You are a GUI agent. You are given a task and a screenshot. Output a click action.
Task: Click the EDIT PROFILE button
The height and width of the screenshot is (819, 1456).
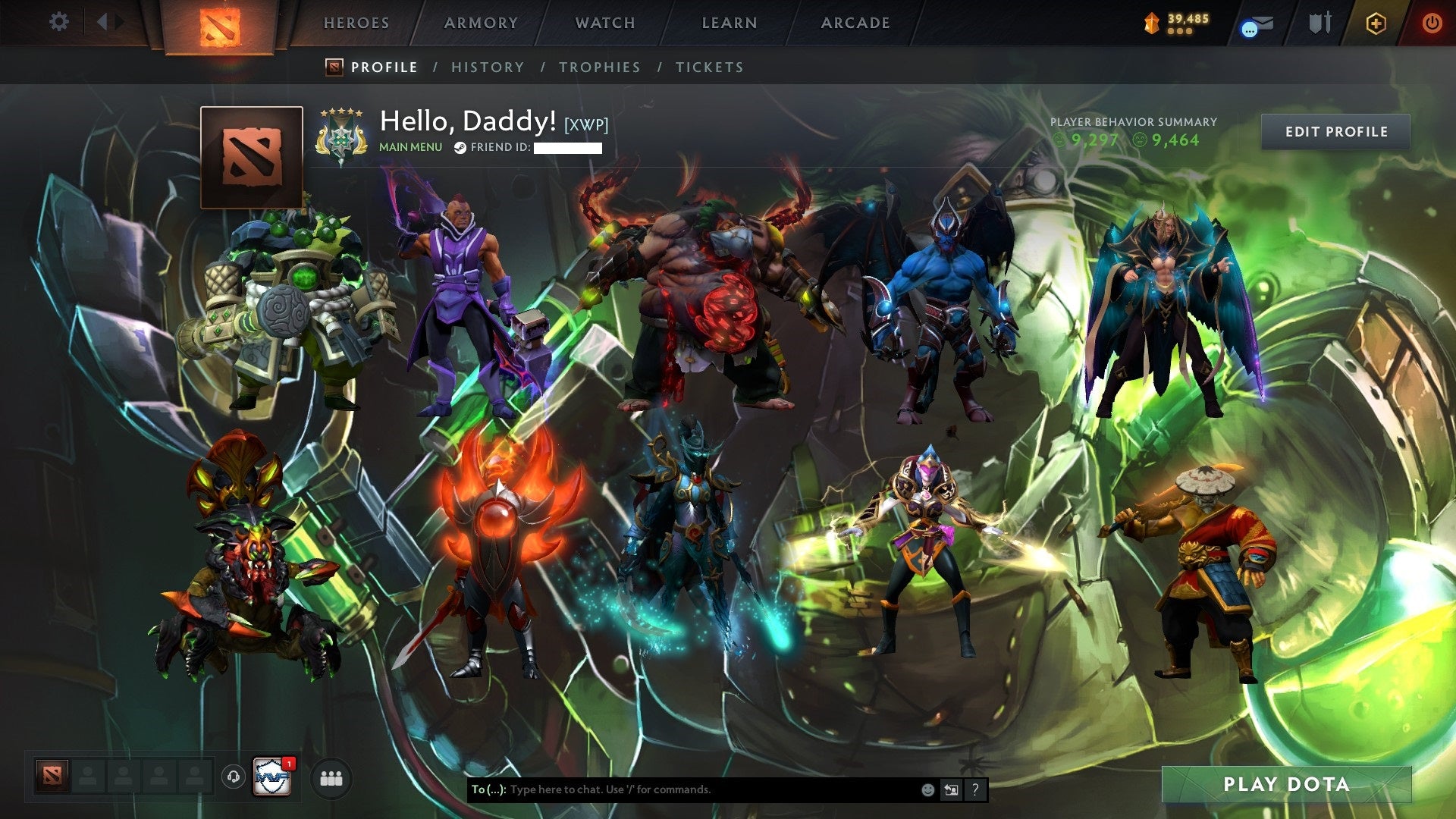pyautogui.click(x=1336, y=131)
